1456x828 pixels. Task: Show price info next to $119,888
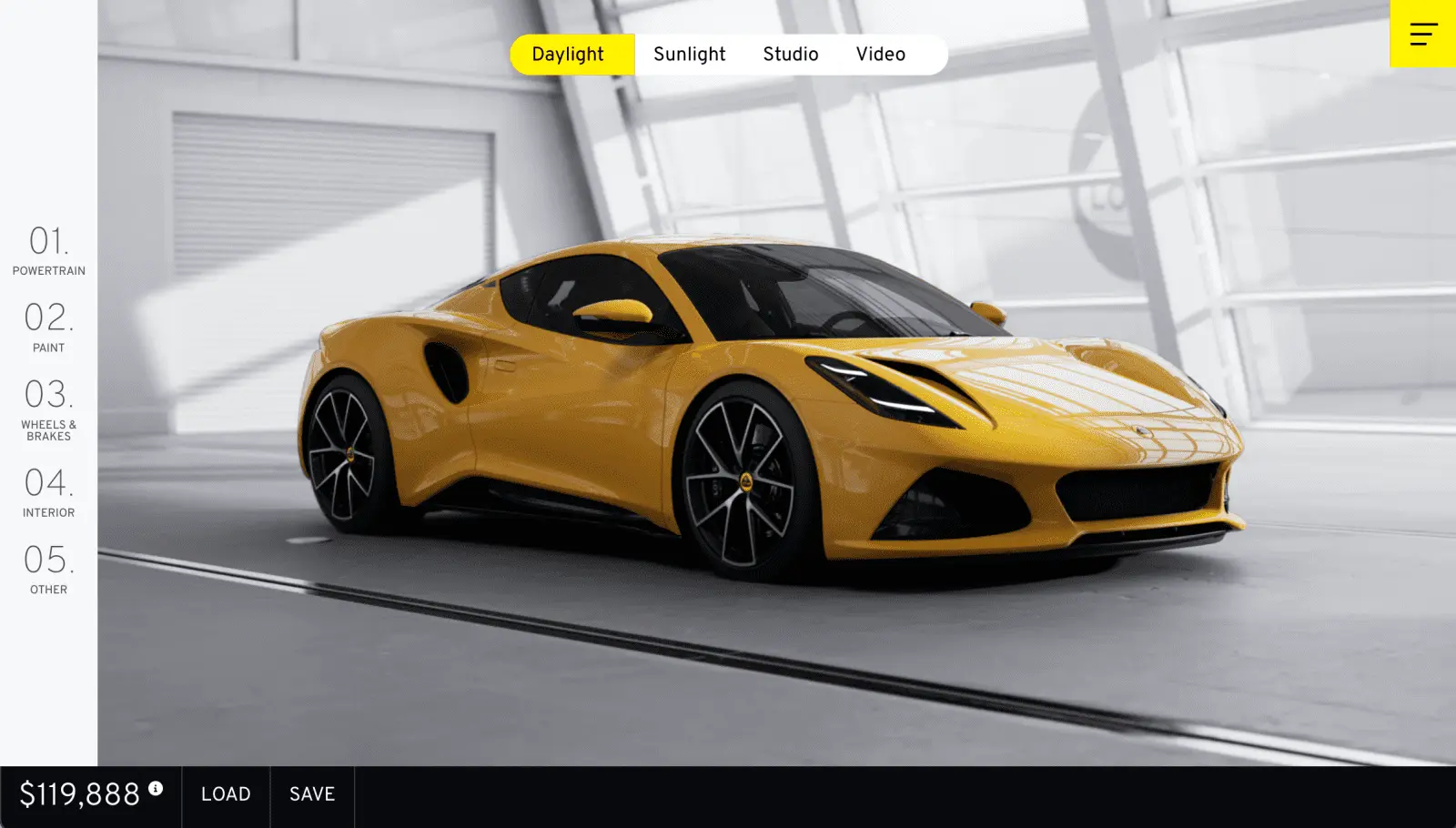[x=156, y=788]
